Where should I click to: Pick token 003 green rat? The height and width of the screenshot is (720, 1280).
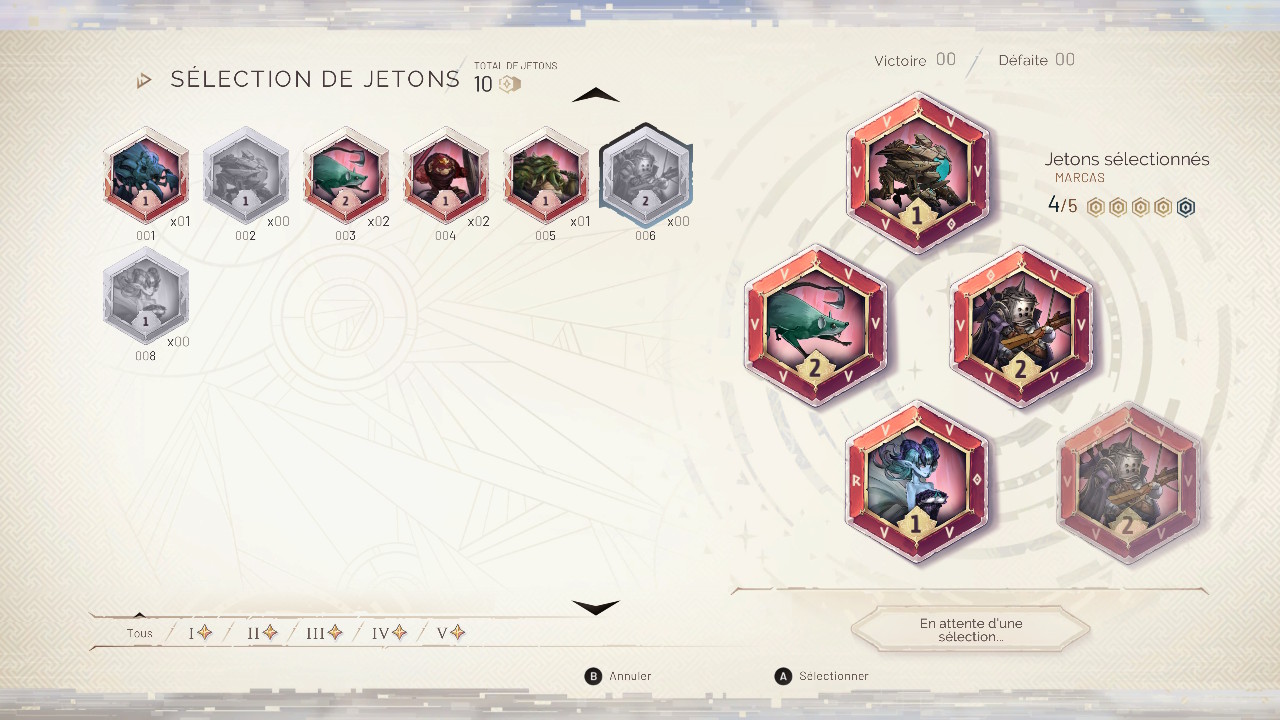346,175
